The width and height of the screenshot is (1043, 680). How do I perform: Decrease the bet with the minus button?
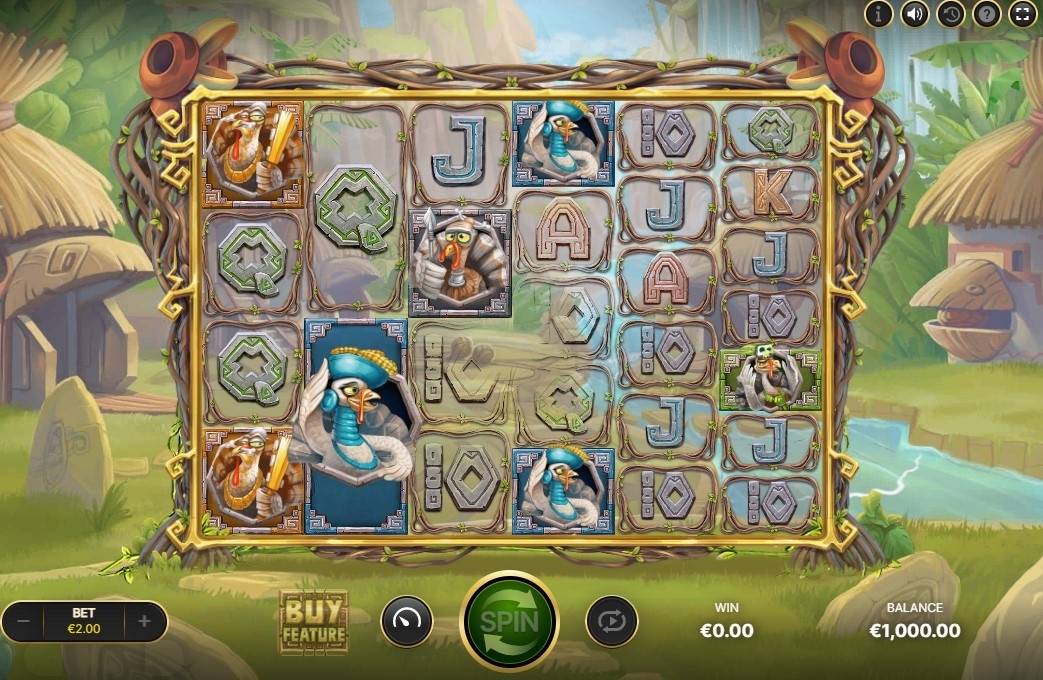click(x=25, y=621)
